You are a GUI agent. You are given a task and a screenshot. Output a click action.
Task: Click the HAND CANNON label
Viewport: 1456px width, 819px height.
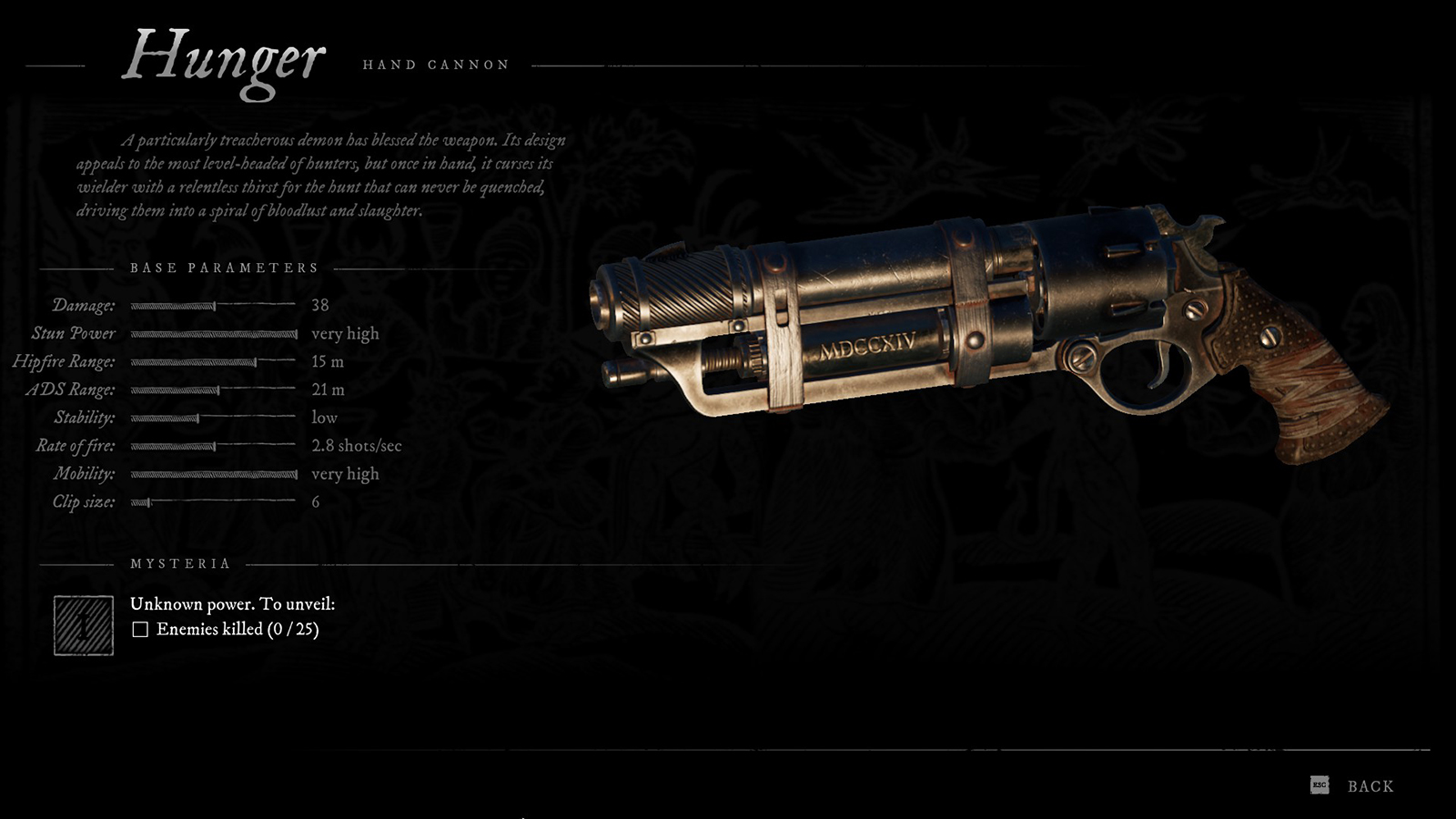click(x=436, y=65)
